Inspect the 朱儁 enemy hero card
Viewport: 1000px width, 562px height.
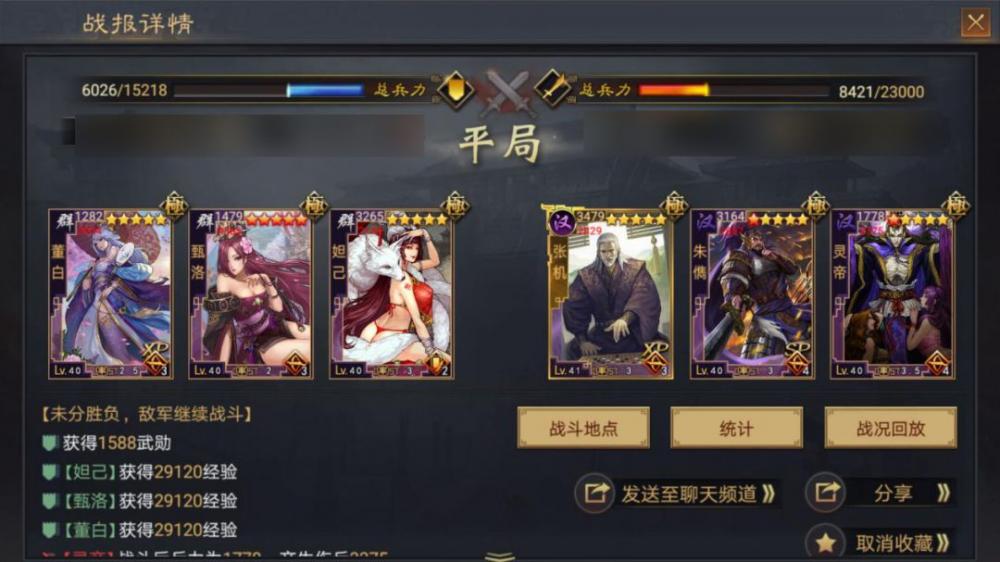click(751, 294)
